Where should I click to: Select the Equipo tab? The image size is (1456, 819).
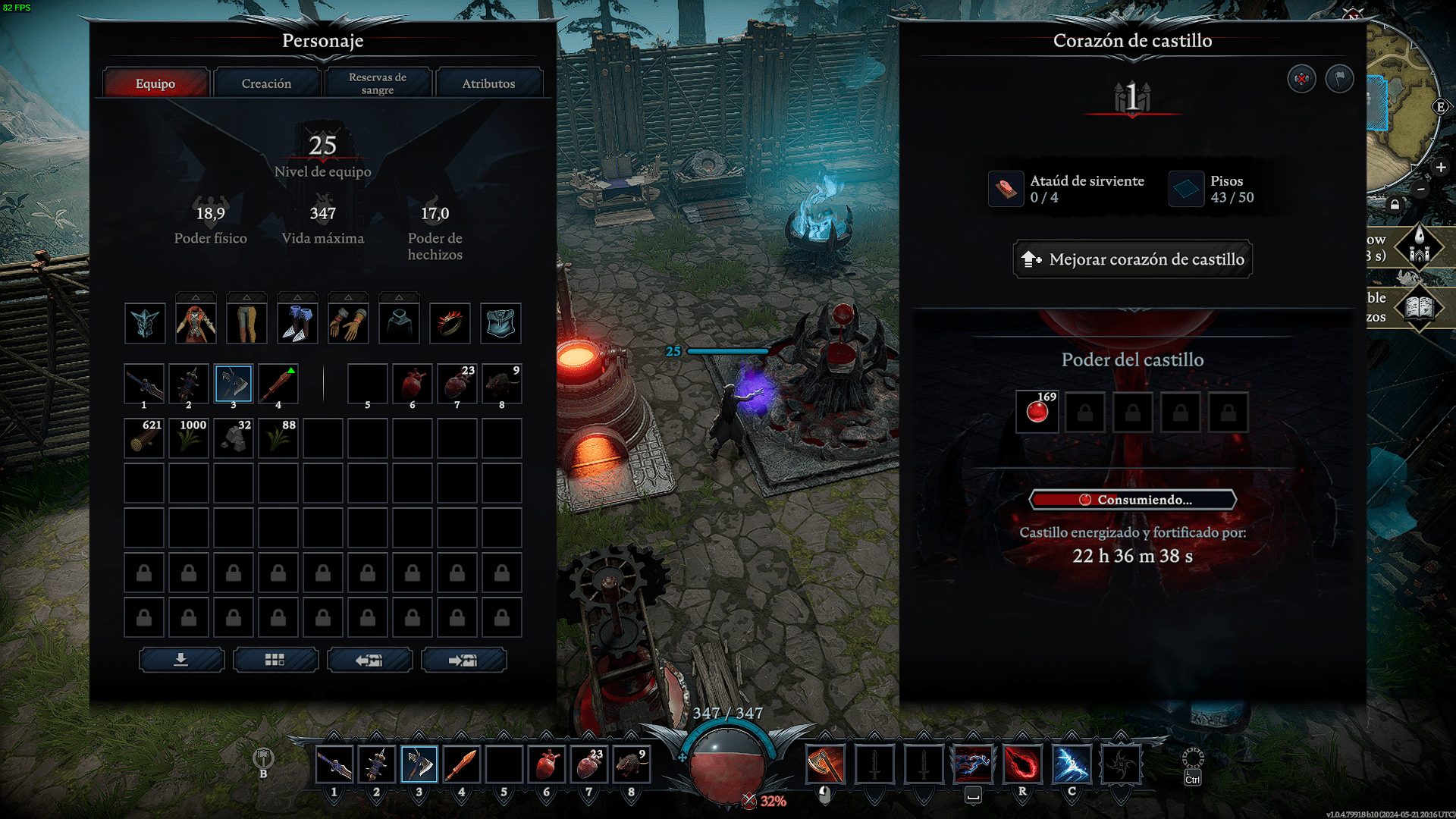coord(155,83)
